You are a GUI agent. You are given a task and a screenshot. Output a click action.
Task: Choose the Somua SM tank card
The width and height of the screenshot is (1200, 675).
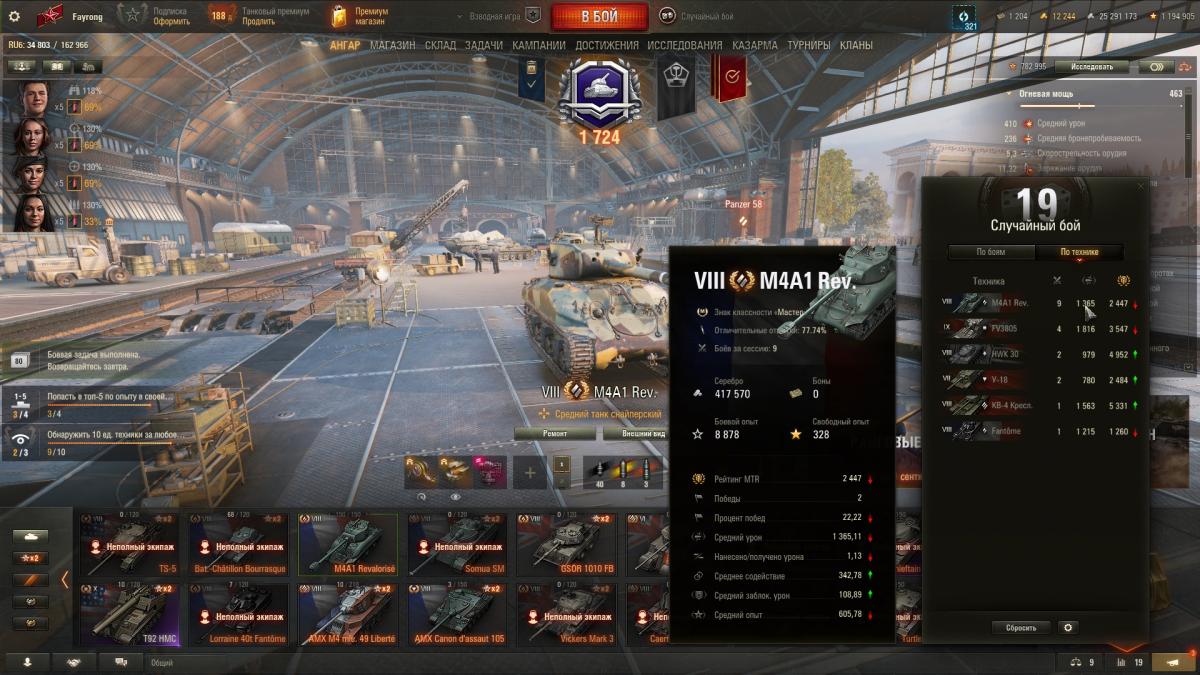(457, 544)
